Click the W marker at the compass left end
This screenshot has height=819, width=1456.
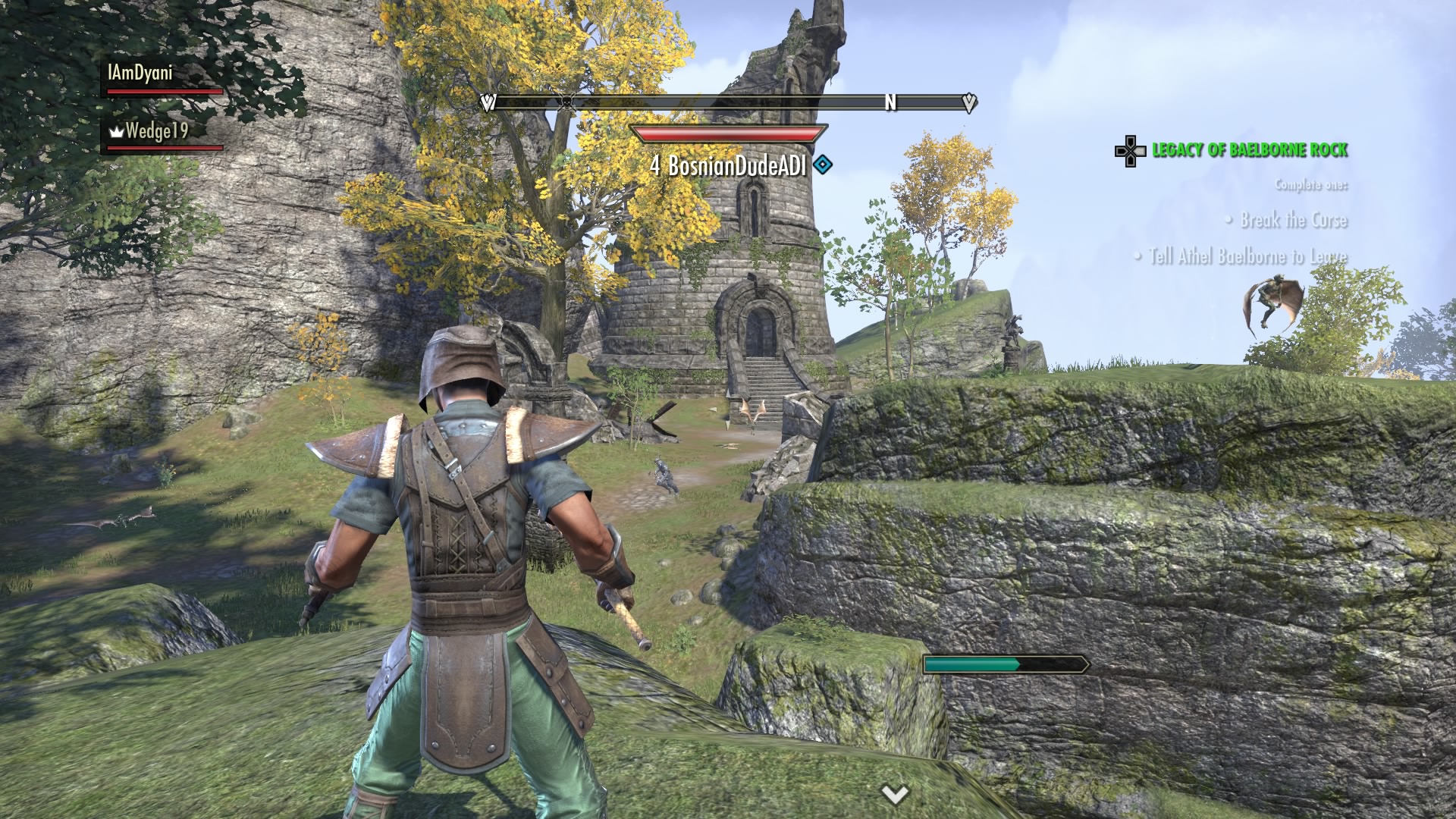pos(488,103)
